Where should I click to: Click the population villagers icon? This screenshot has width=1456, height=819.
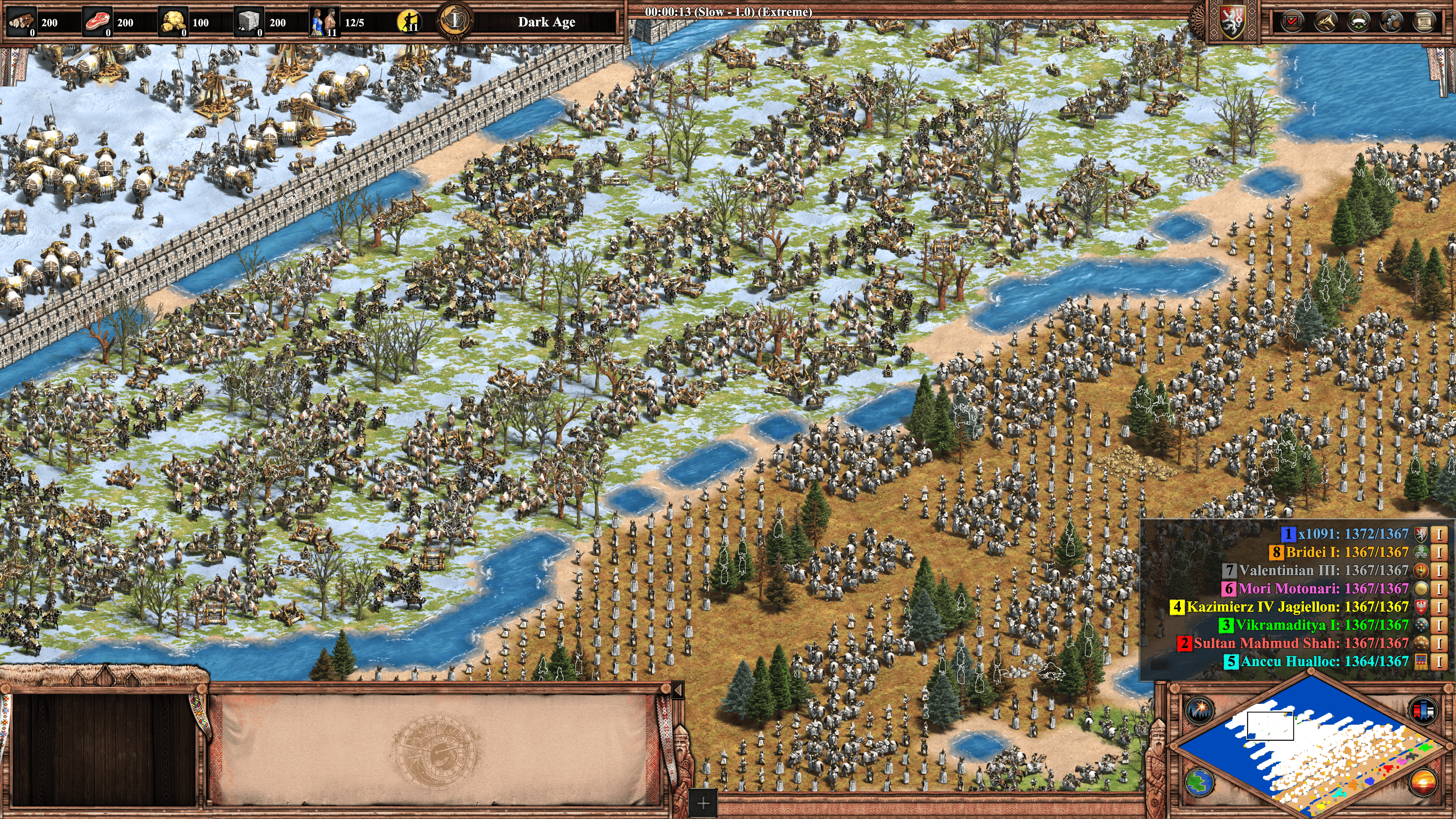[x=325, y=22]
